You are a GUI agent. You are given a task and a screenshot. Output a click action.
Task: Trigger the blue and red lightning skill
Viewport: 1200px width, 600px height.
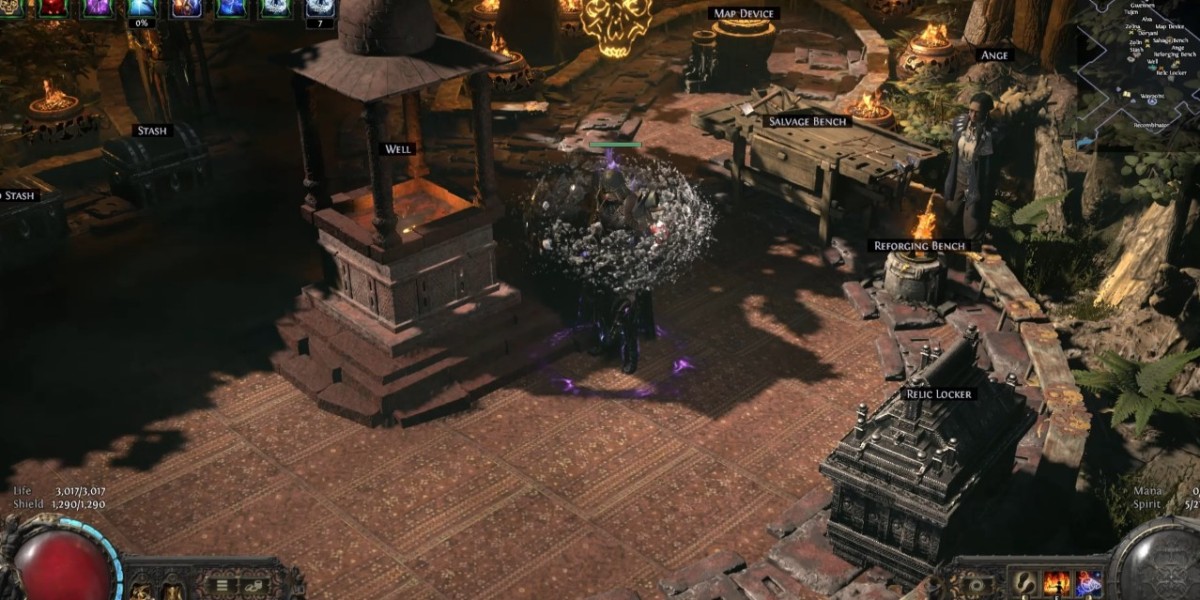1088,583
